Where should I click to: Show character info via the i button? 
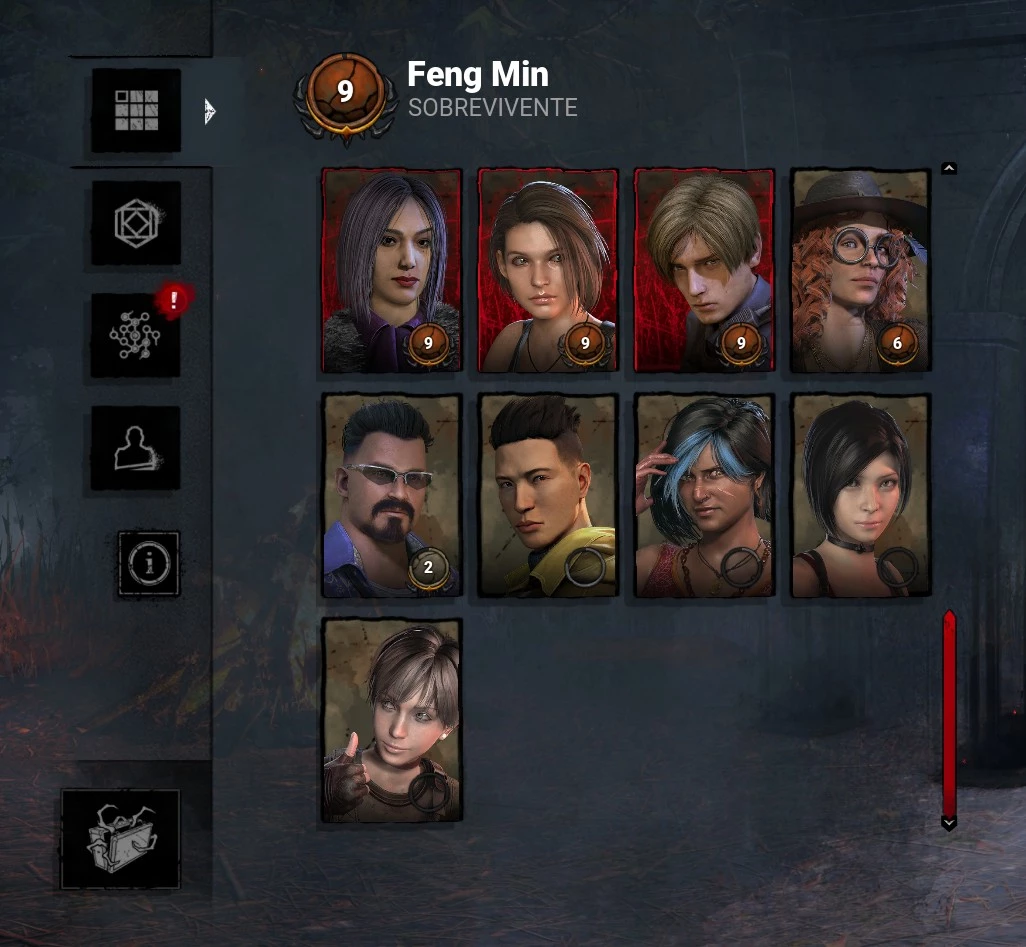[149, 563]
